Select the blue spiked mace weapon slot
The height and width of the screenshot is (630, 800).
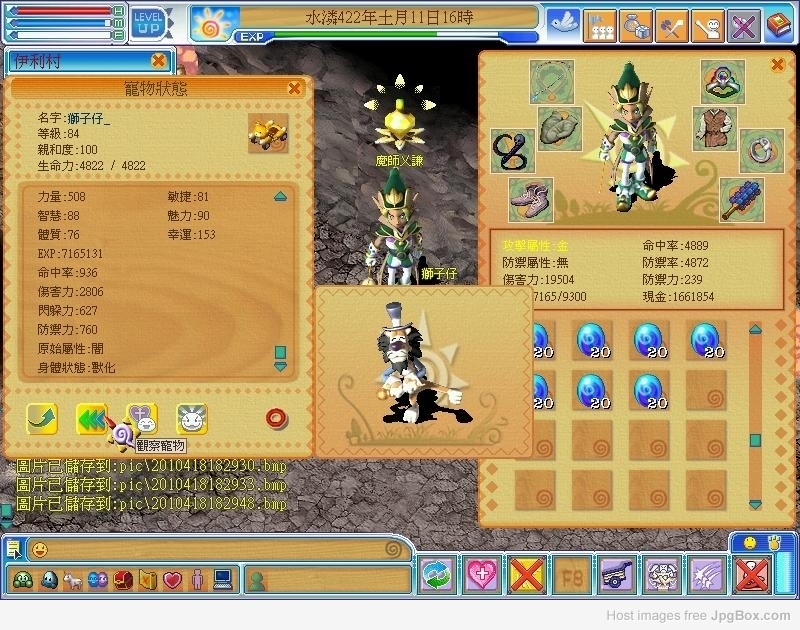pyautogui.click(x=742, y=199)
